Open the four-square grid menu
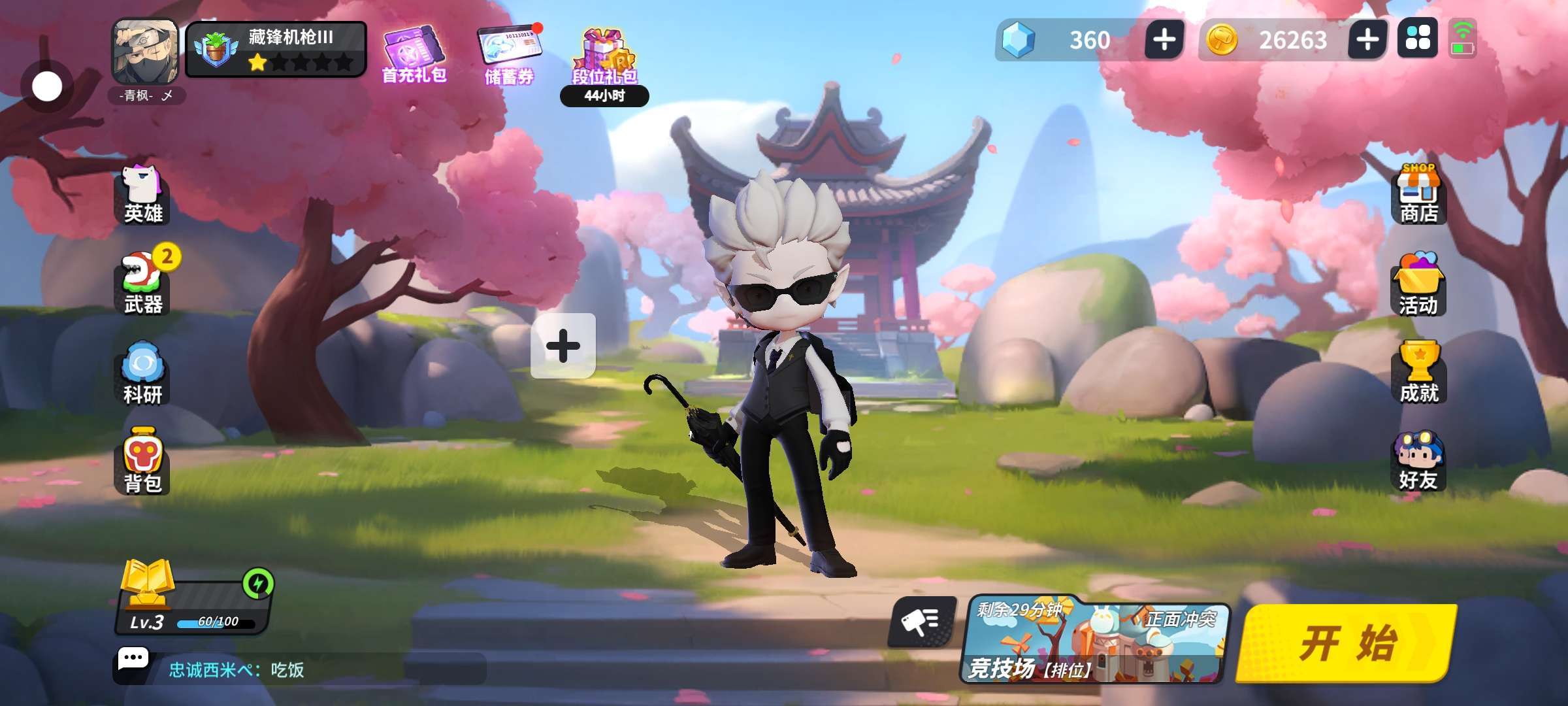The image size is (1568, 706). tap(1418, 39)
